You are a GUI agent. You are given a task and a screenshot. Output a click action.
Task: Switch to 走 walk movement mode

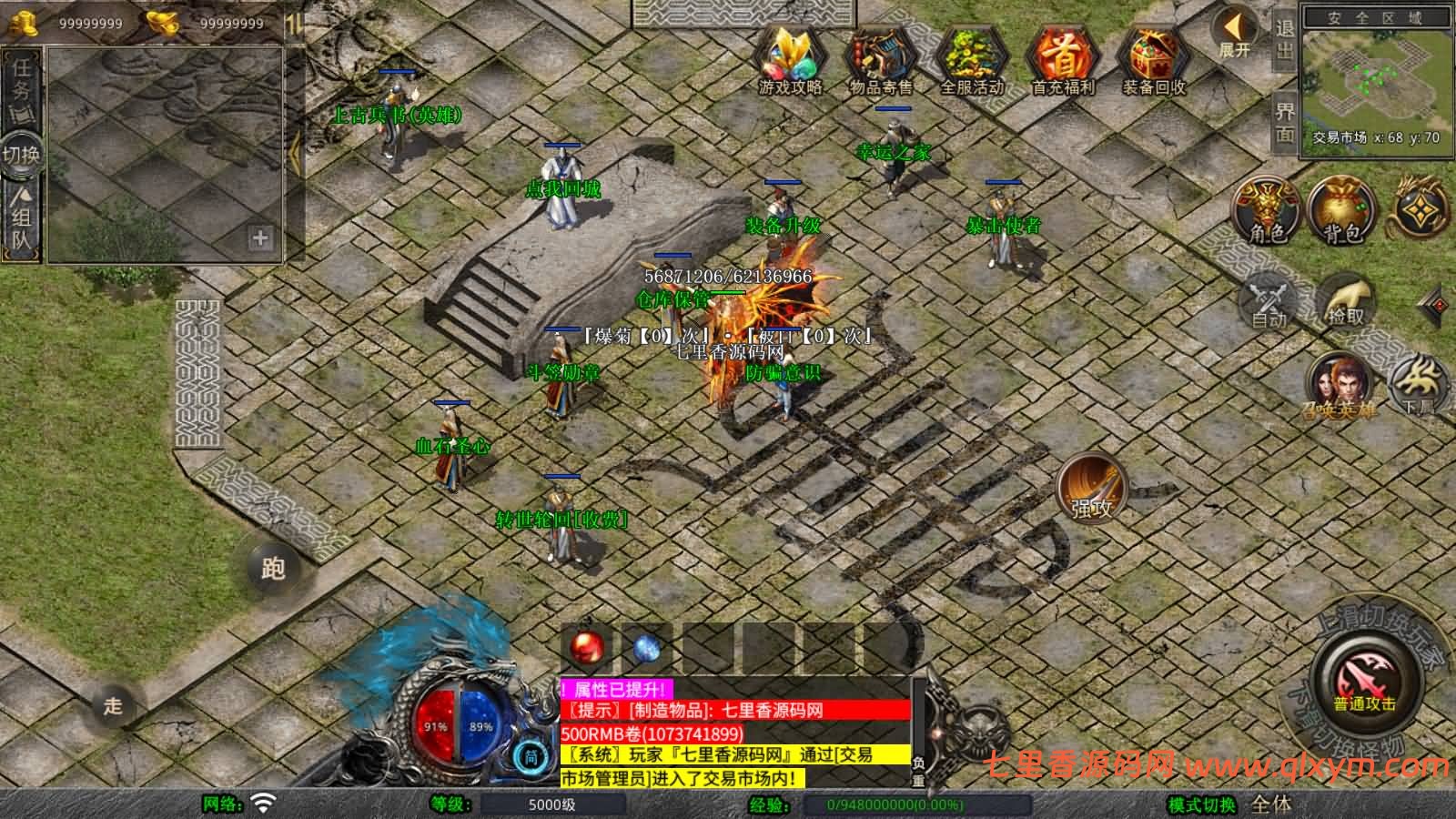pyautogui.click(x=113, y=705)
